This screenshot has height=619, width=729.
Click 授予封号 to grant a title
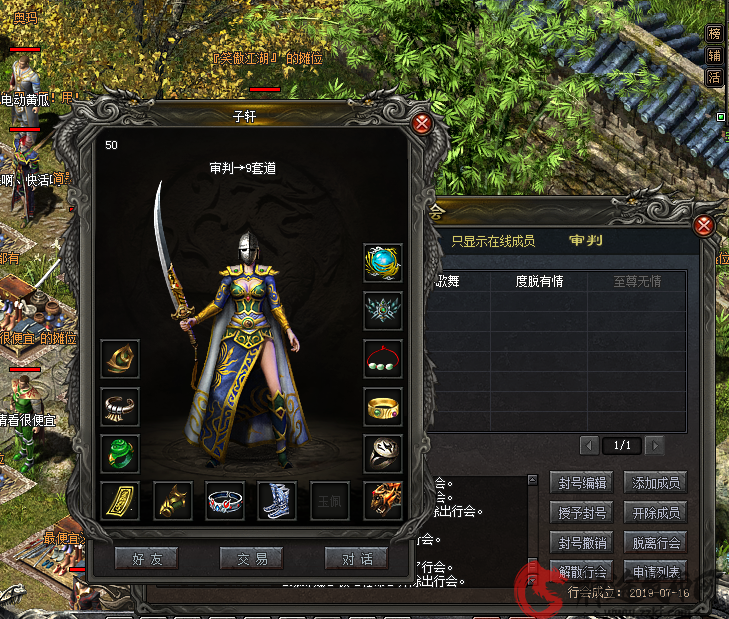click(x=580, y=513)
